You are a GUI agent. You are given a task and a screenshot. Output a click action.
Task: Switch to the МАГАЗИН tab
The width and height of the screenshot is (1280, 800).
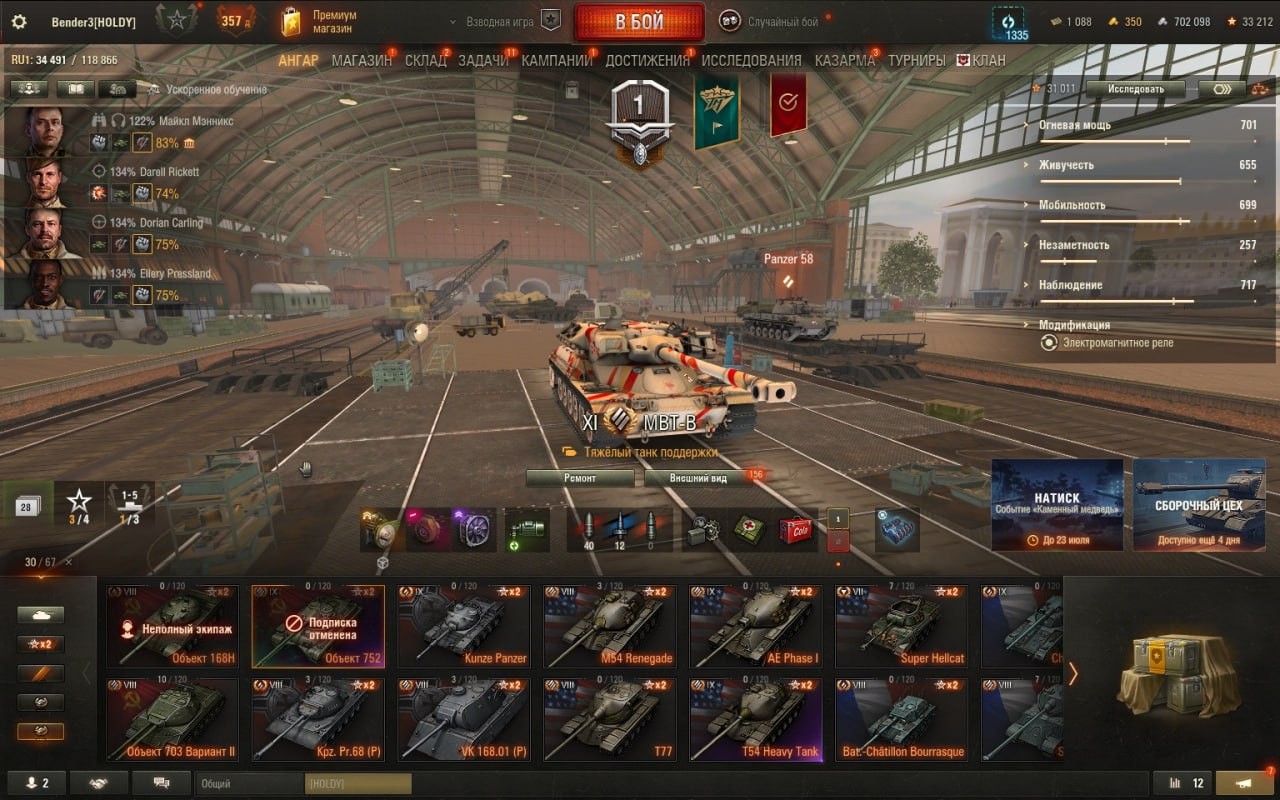[361, 60]
